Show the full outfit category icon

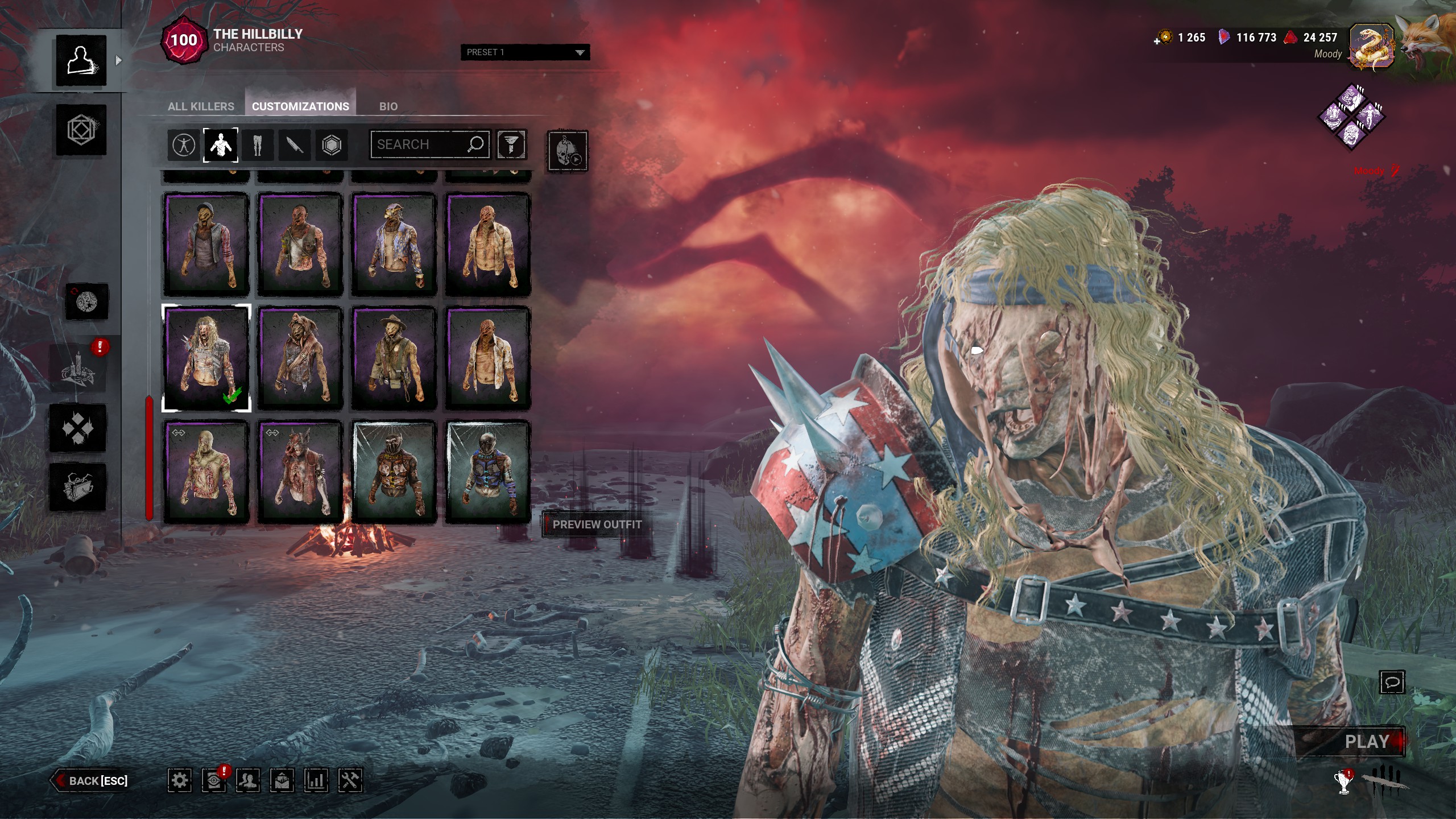pos(183,145)
